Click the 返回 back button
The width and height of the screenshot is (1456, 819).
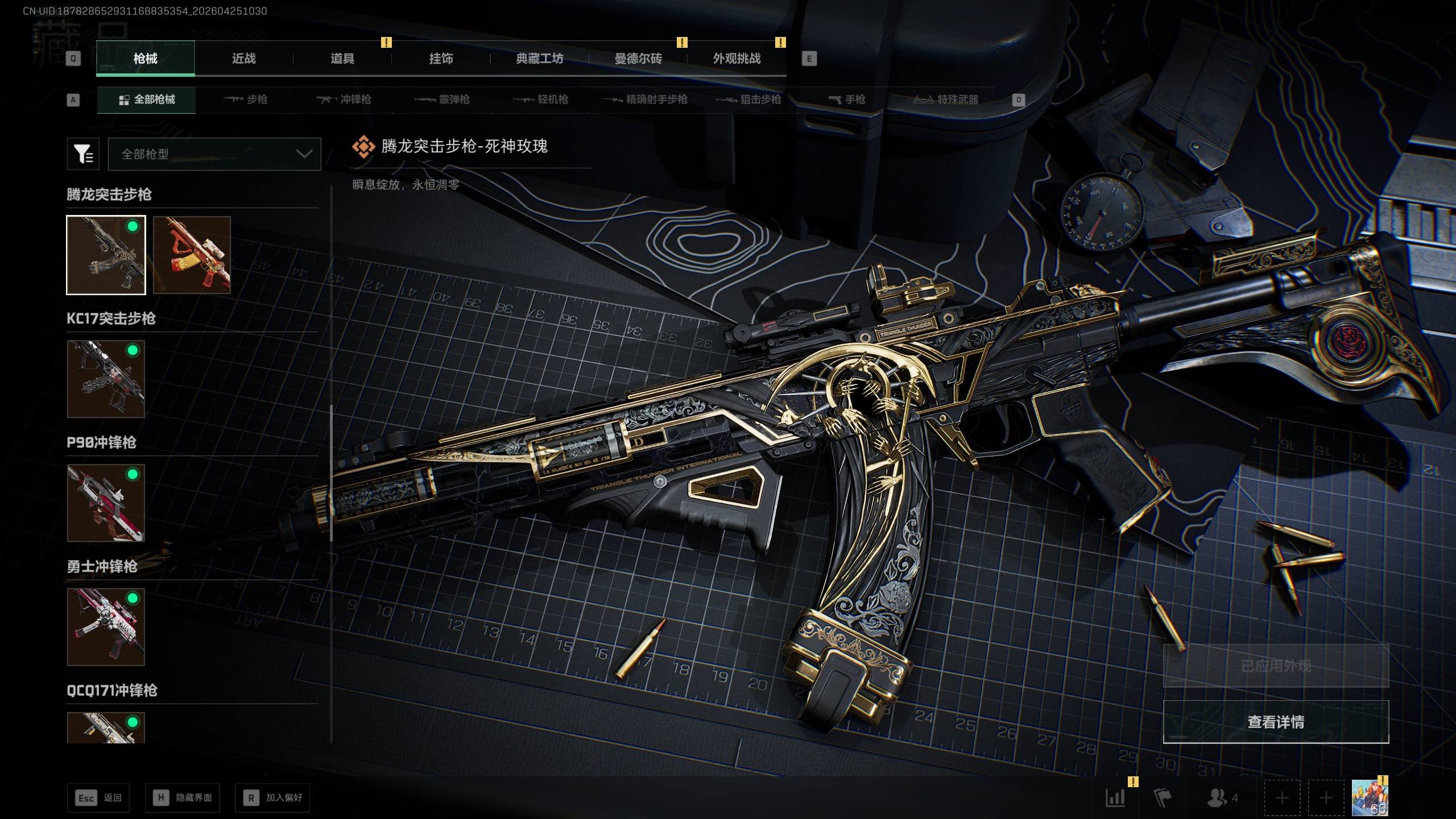98,798
